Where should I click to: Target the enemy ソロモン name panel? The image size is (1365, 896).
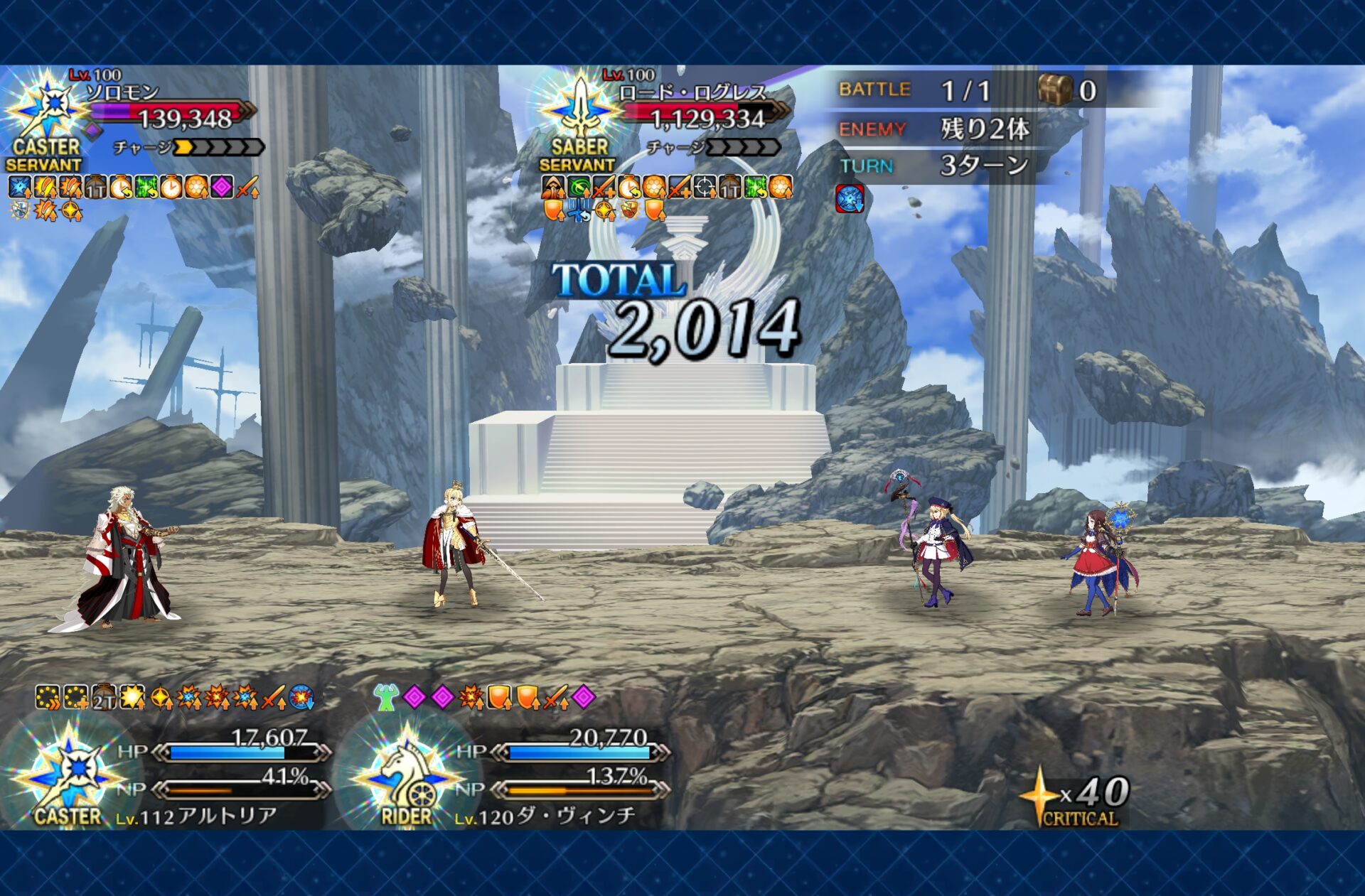pos(122,92)
